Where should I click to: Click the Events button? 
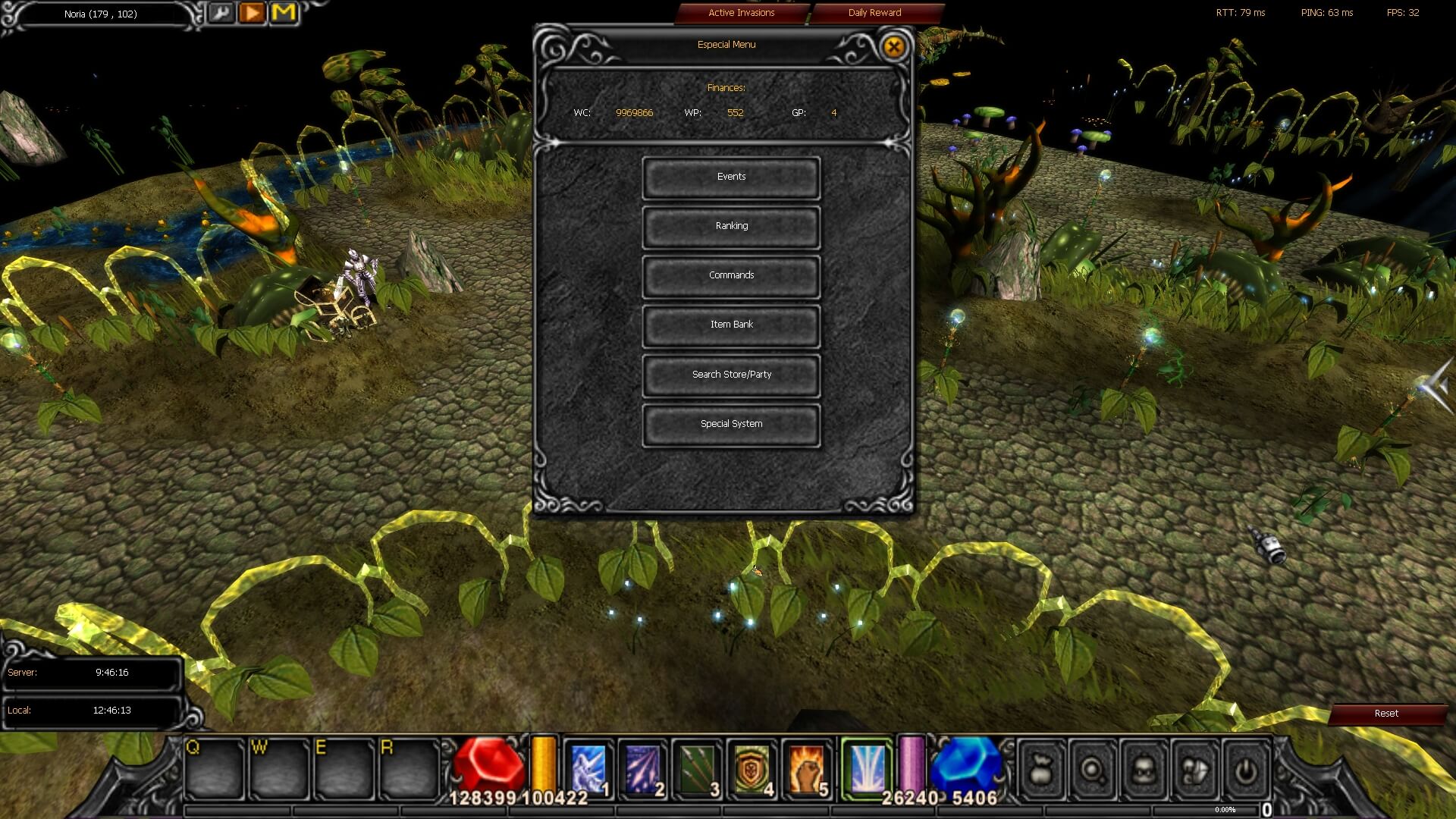[x=730, y=177]
